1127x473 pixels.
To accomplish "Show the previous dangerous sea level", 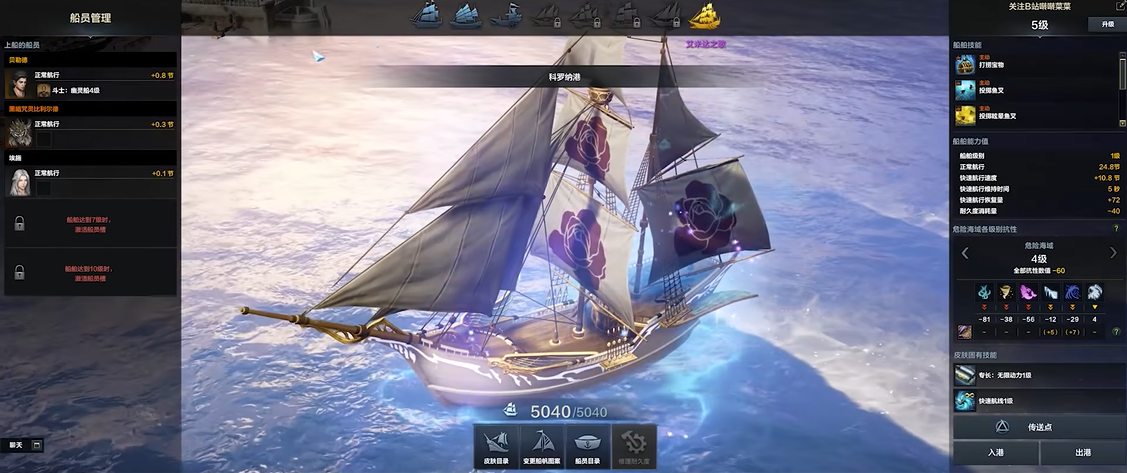I will 965,253.
